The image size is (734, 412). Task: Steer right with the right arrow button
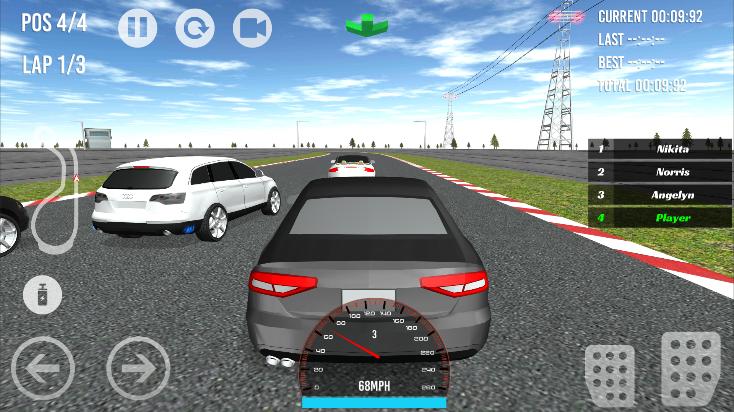click(138, 368)
